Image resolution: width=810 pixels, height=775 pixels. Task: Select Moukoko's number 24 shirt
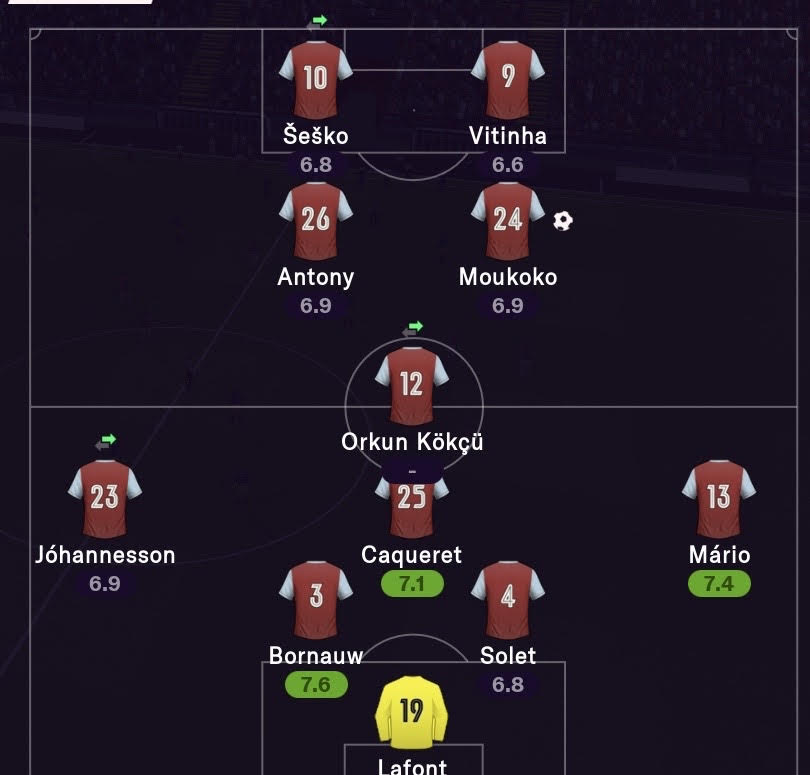point(508,221)
